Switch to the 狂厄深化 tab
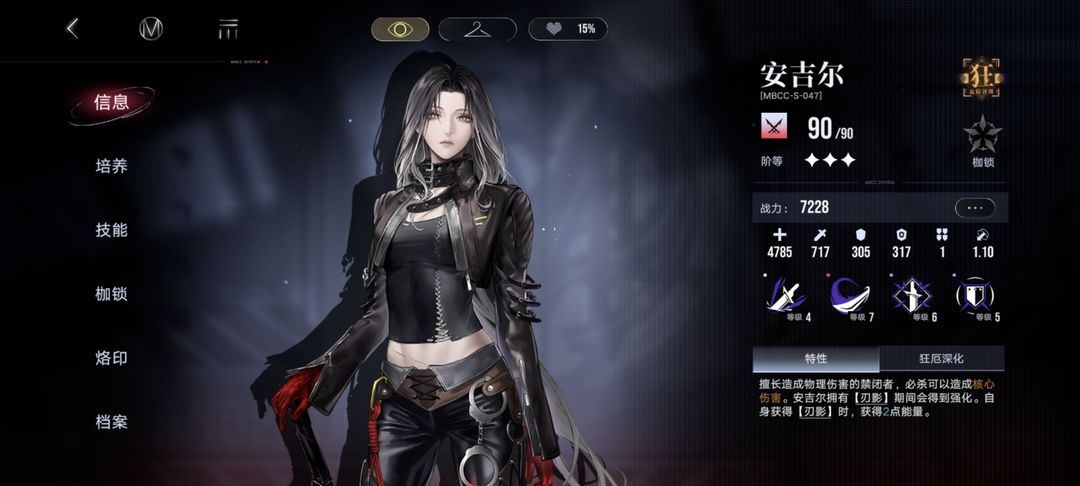The height and width of the screenshot is (486, 1080). pyautogui.click(x=941, y=358)
